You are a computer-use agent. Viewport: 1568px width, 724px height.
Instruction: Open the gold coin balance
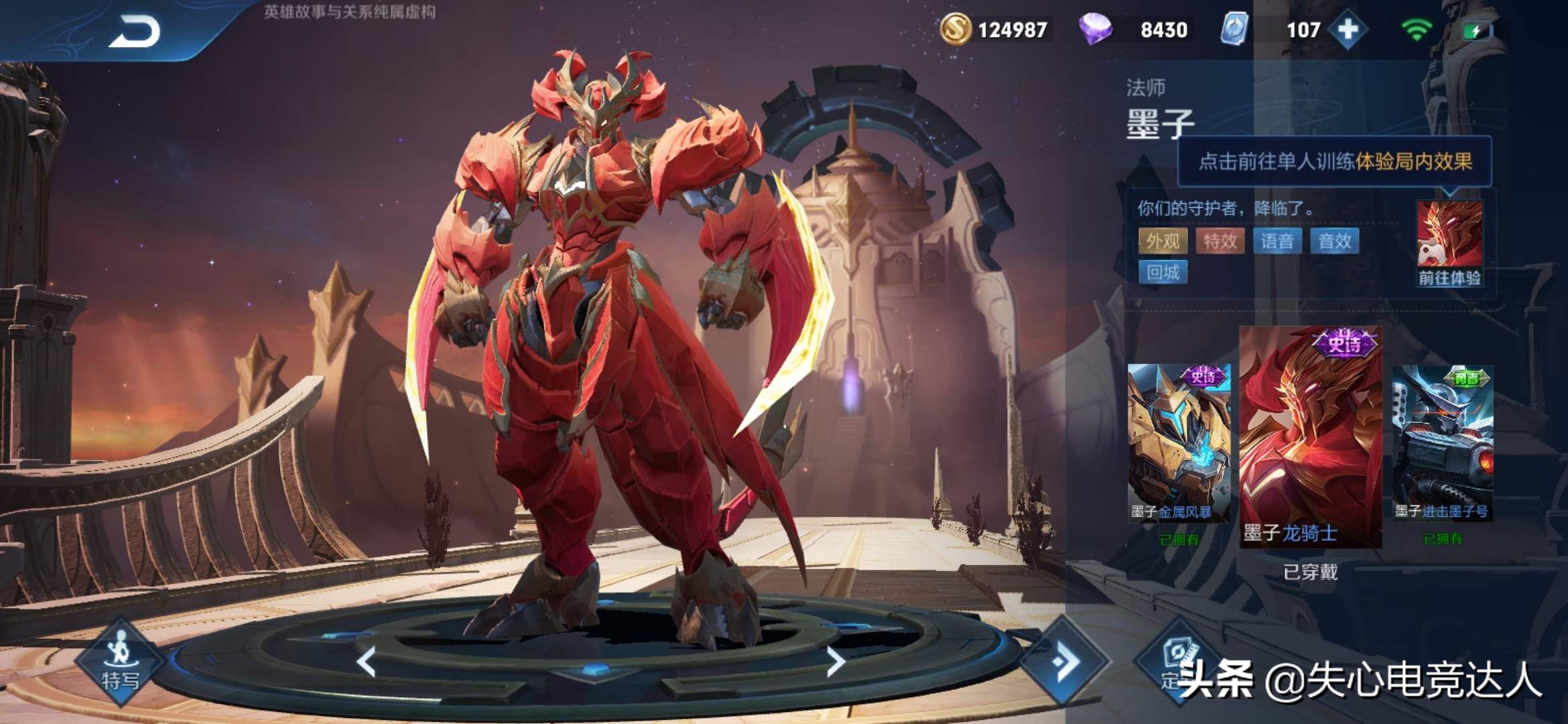(994, 30)
